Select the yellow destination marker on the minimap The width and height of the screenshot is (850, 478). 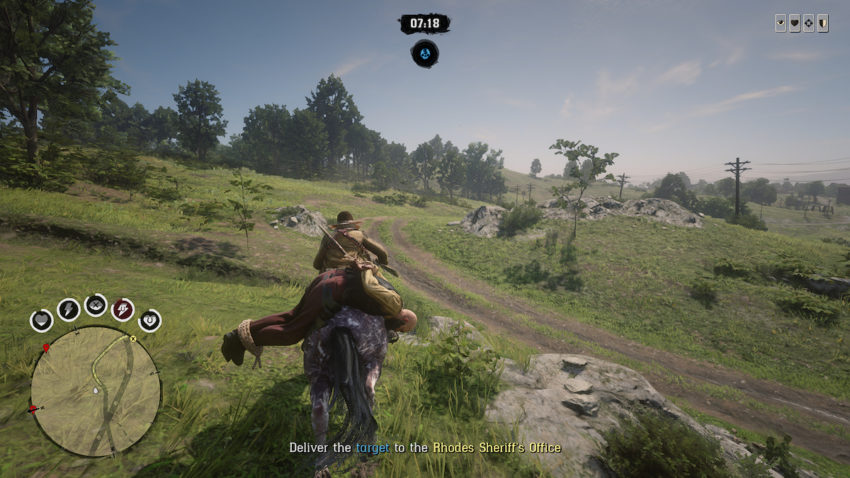coord(132,339)
